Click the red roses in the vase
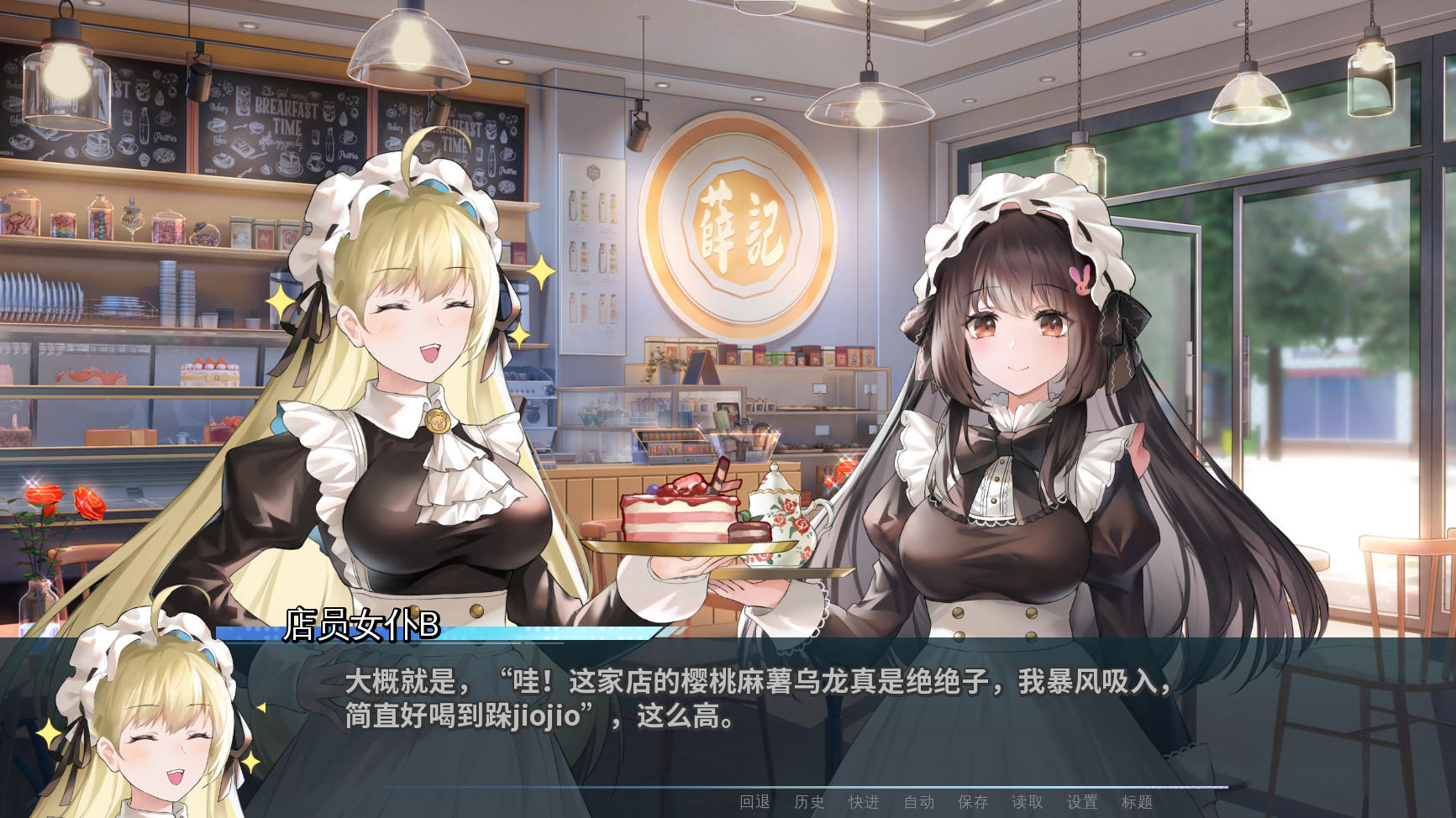Viewport: 1456px width, 818px height. [46, 496]
